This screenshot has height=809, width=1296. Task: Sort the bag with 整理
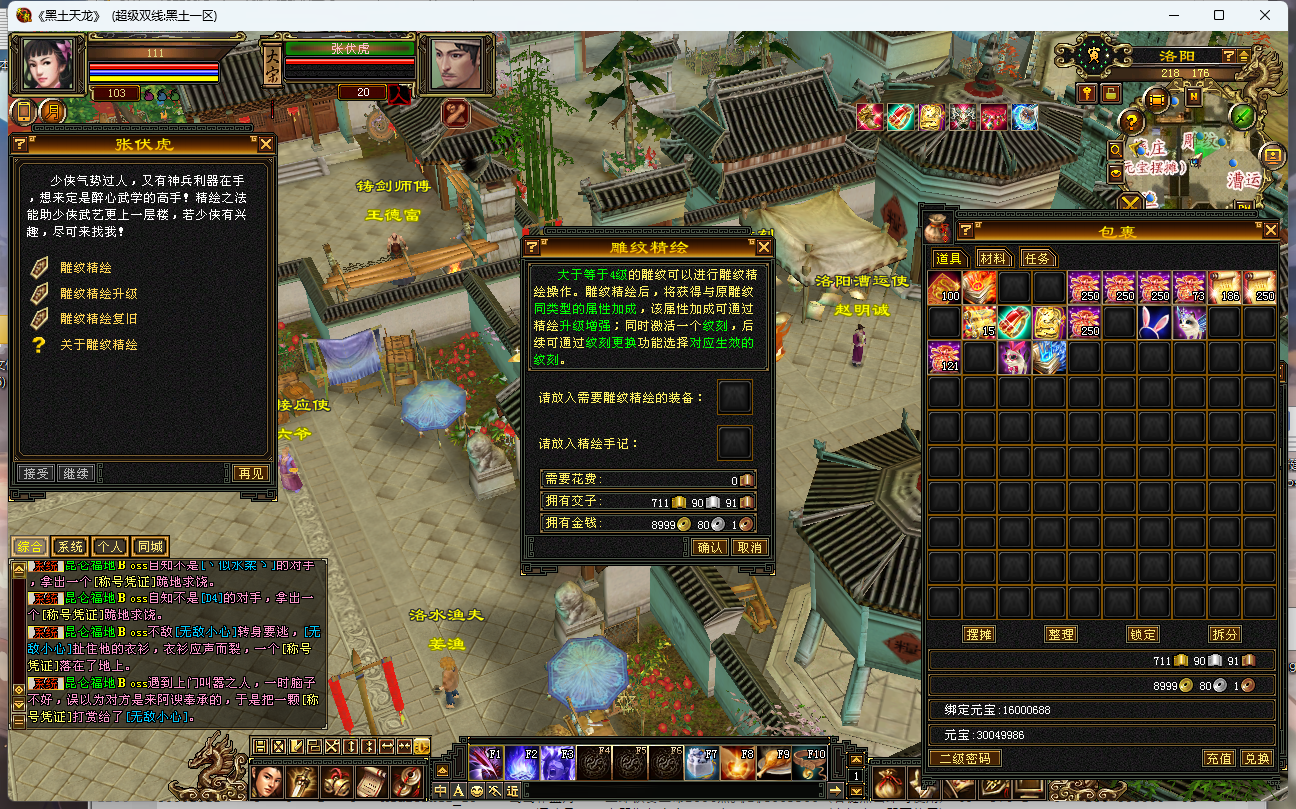(x=1060, y=634)
